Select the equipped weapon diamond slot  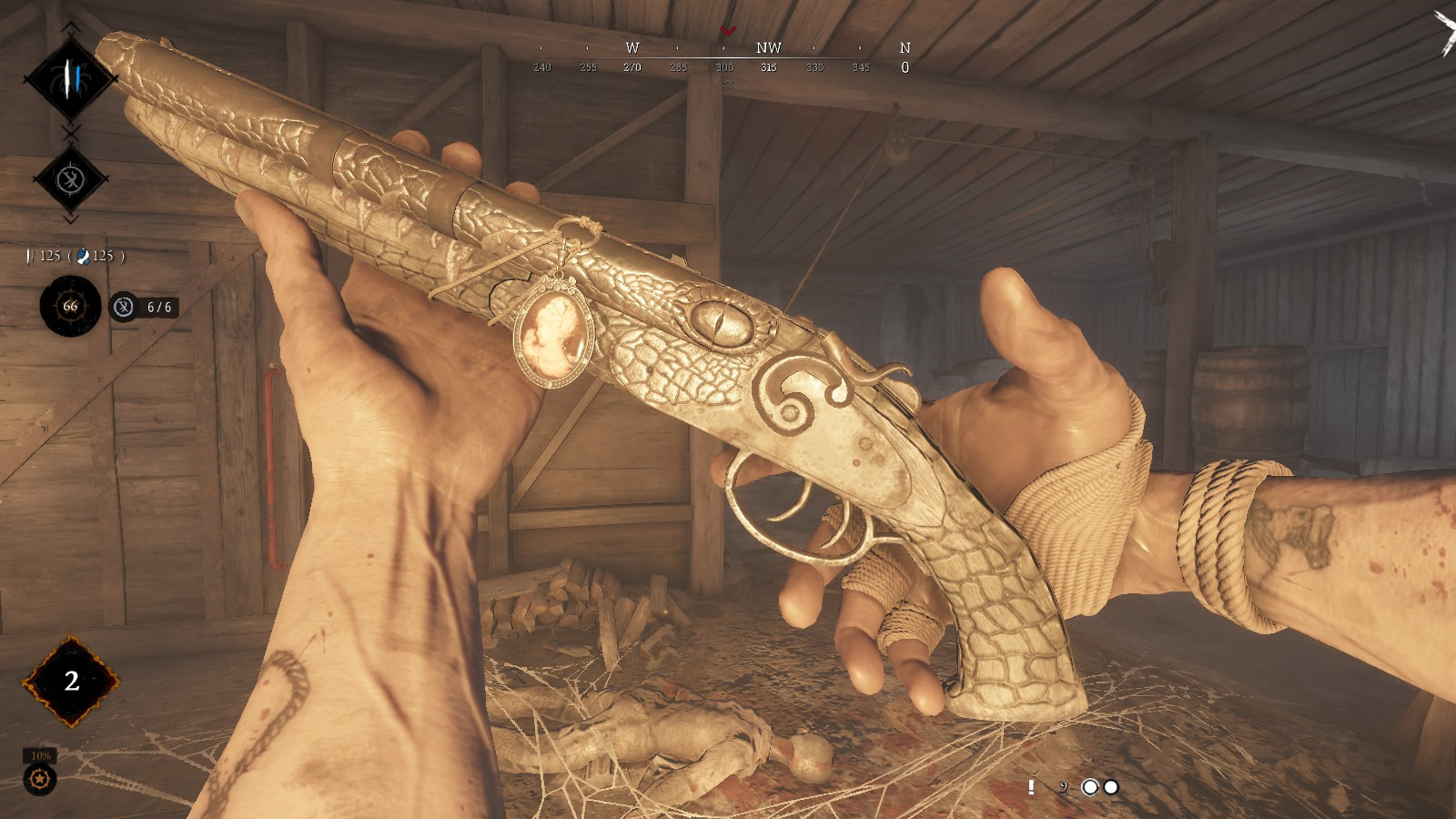pyautogui.click(x=70, y=79)
